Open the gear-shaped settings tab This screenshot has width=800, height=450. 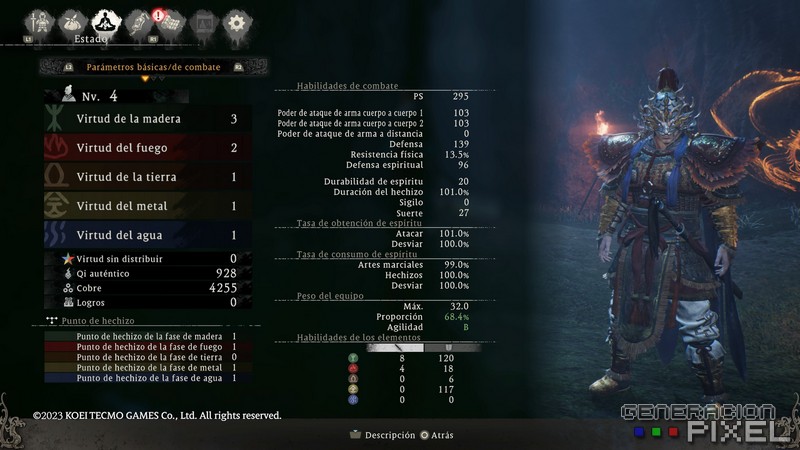(236, 21)
